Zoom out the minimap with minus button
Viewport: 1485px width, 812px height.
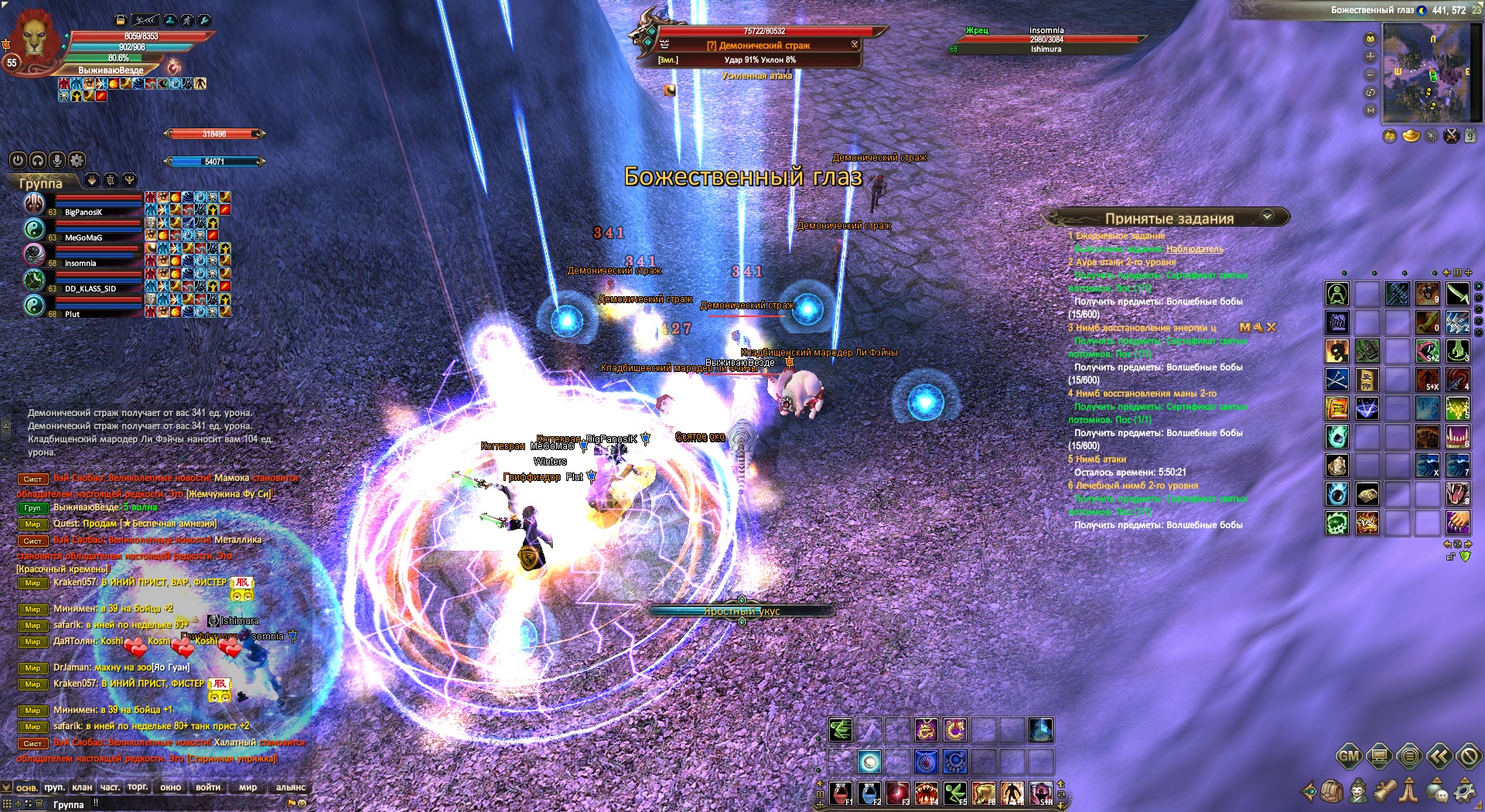tap(1371, 75)
